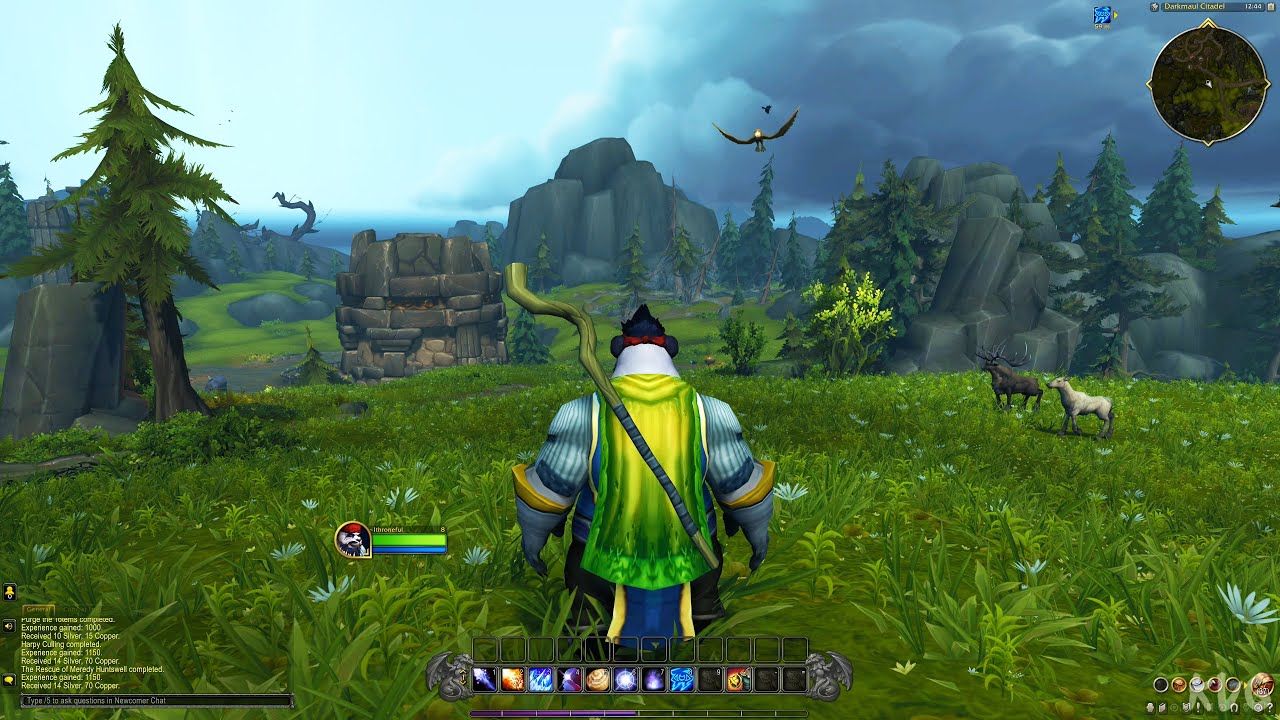Screen dimensions: 1280x720
Task: Cast the Frostbolt spell in slot 1
Action: 485,680
